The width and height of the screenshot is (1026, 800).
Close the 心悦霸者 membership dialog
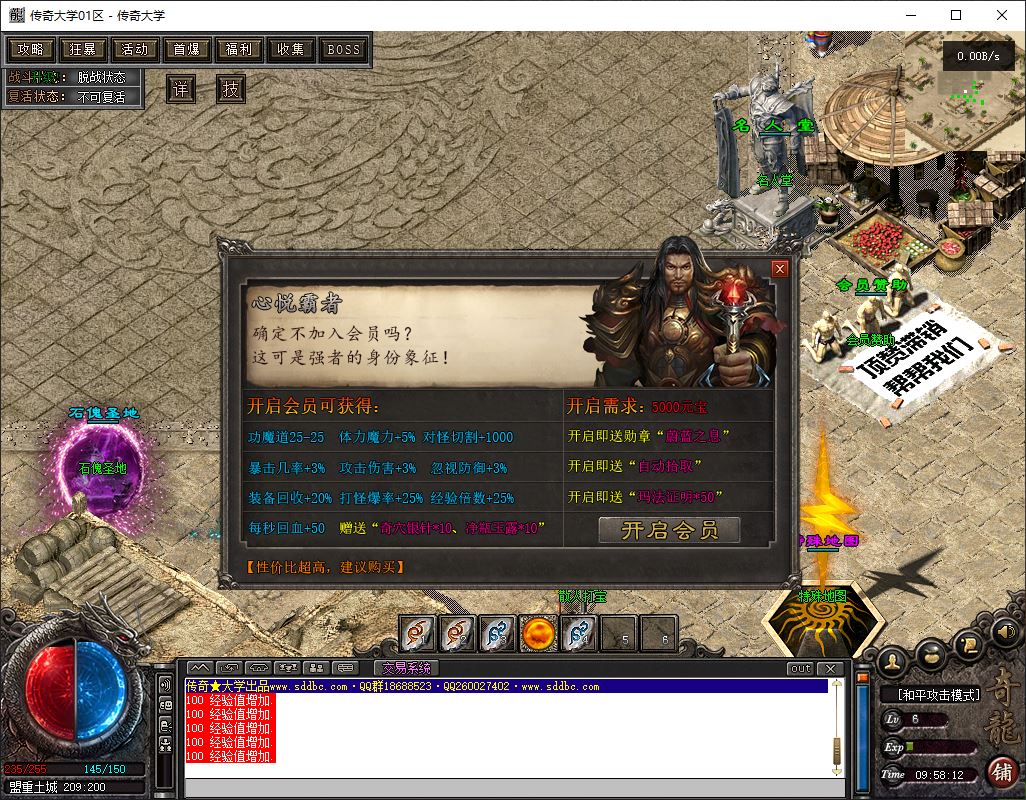pos(780,269)
